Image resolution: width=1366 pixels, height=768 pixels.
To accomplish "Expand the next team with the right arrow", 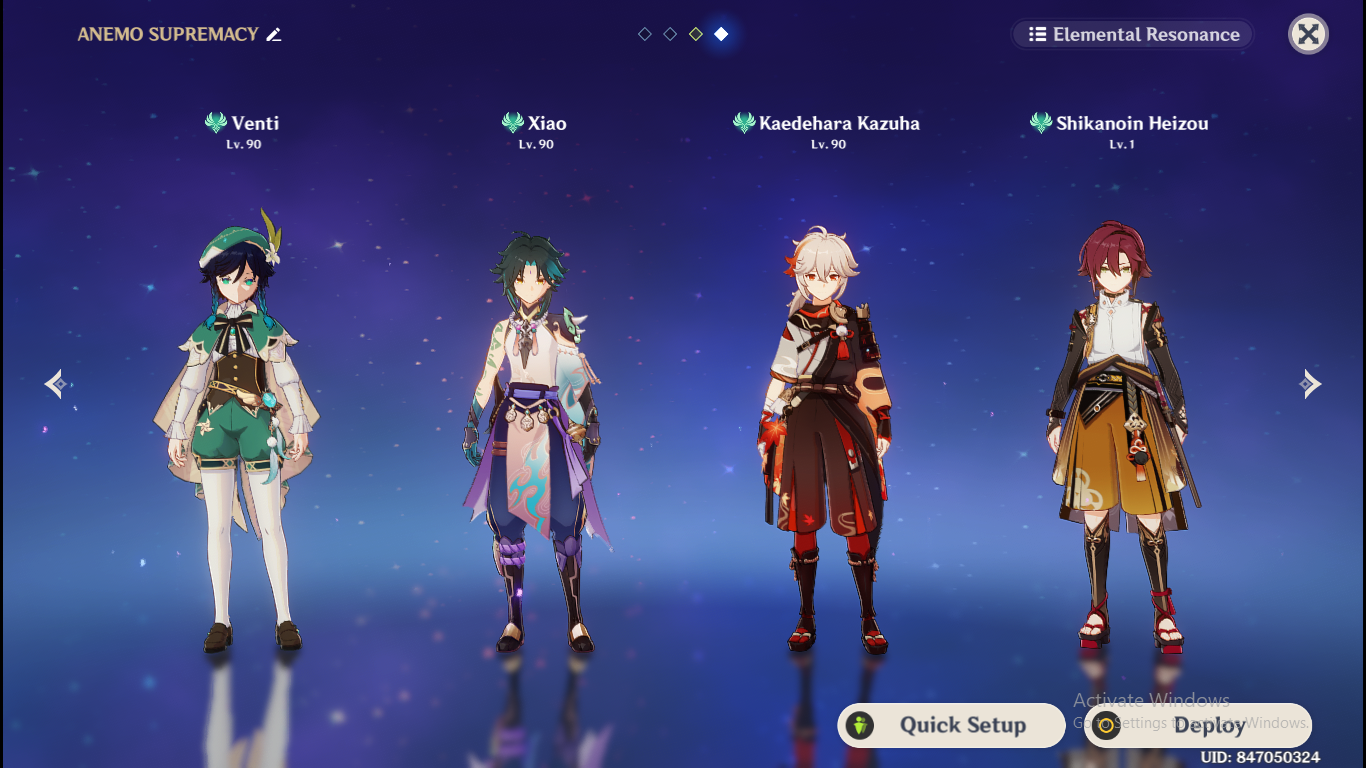I will [x=1310, y=383].
